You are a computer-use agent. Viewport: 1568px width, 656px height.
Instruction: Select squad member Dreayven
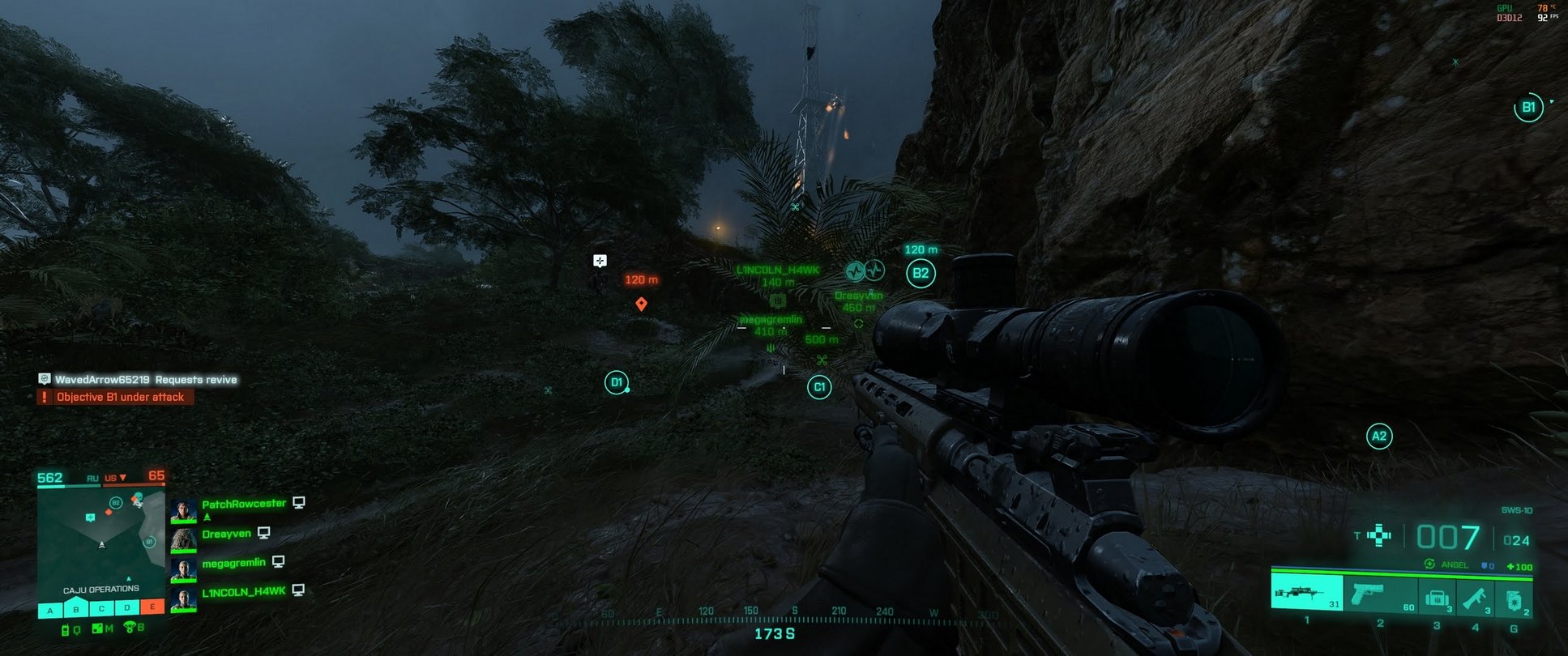click(226, 534)
